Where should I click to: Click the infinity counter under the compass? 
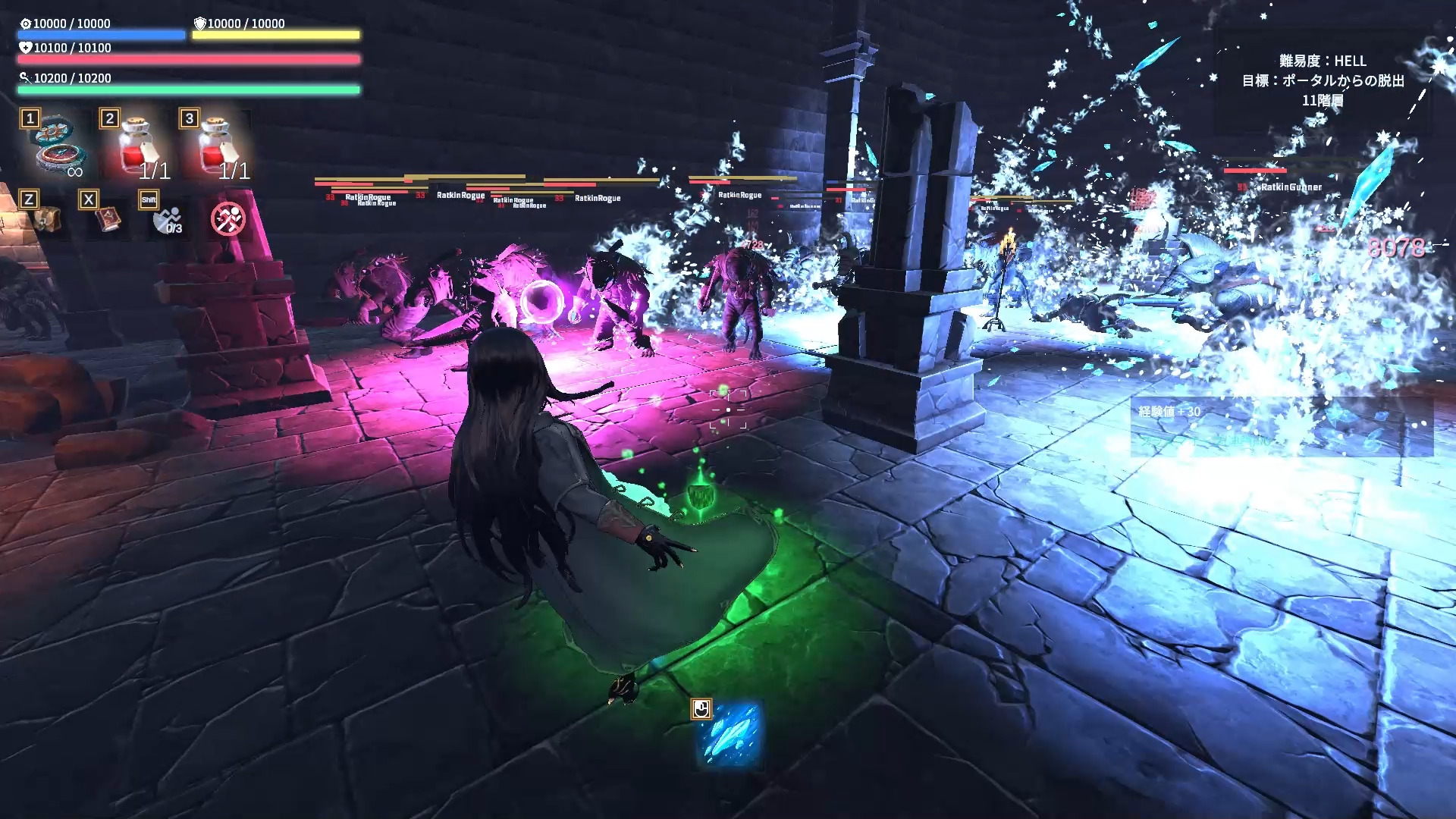[x=74, y=174]
